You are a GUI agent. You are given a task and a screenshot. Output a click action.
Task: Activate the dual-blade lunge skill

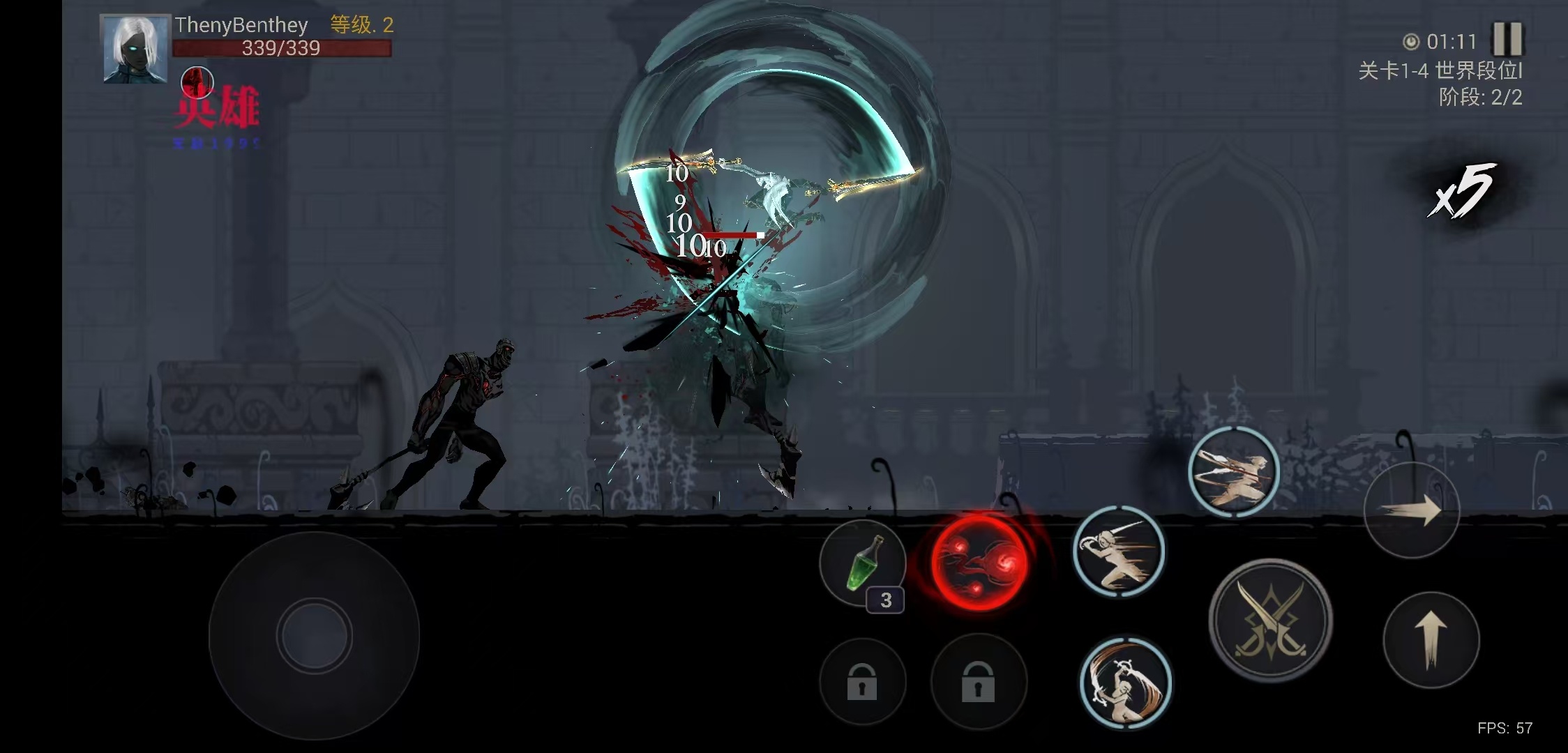point(1233,472)
